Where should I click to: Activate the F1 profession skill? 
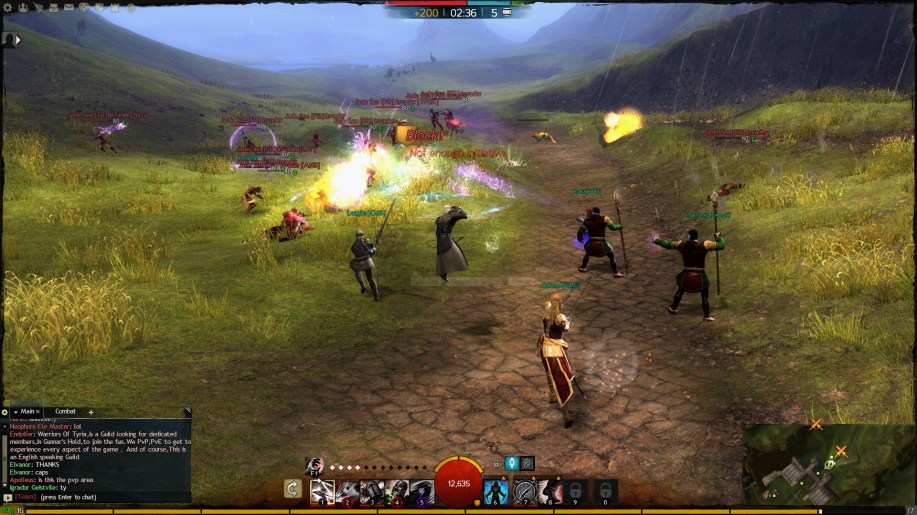click(x=313, y=464)
